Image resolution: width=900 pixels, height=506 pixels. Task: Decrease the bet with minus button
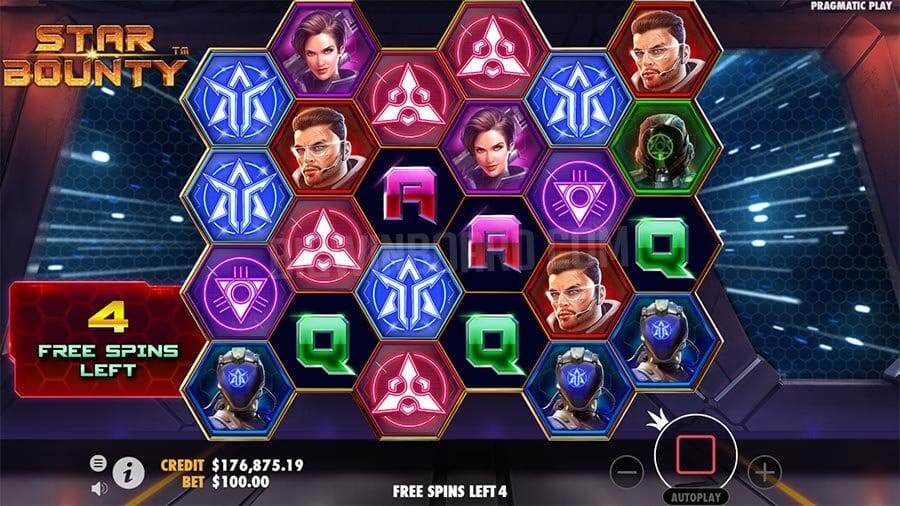(x=626, y=470)
